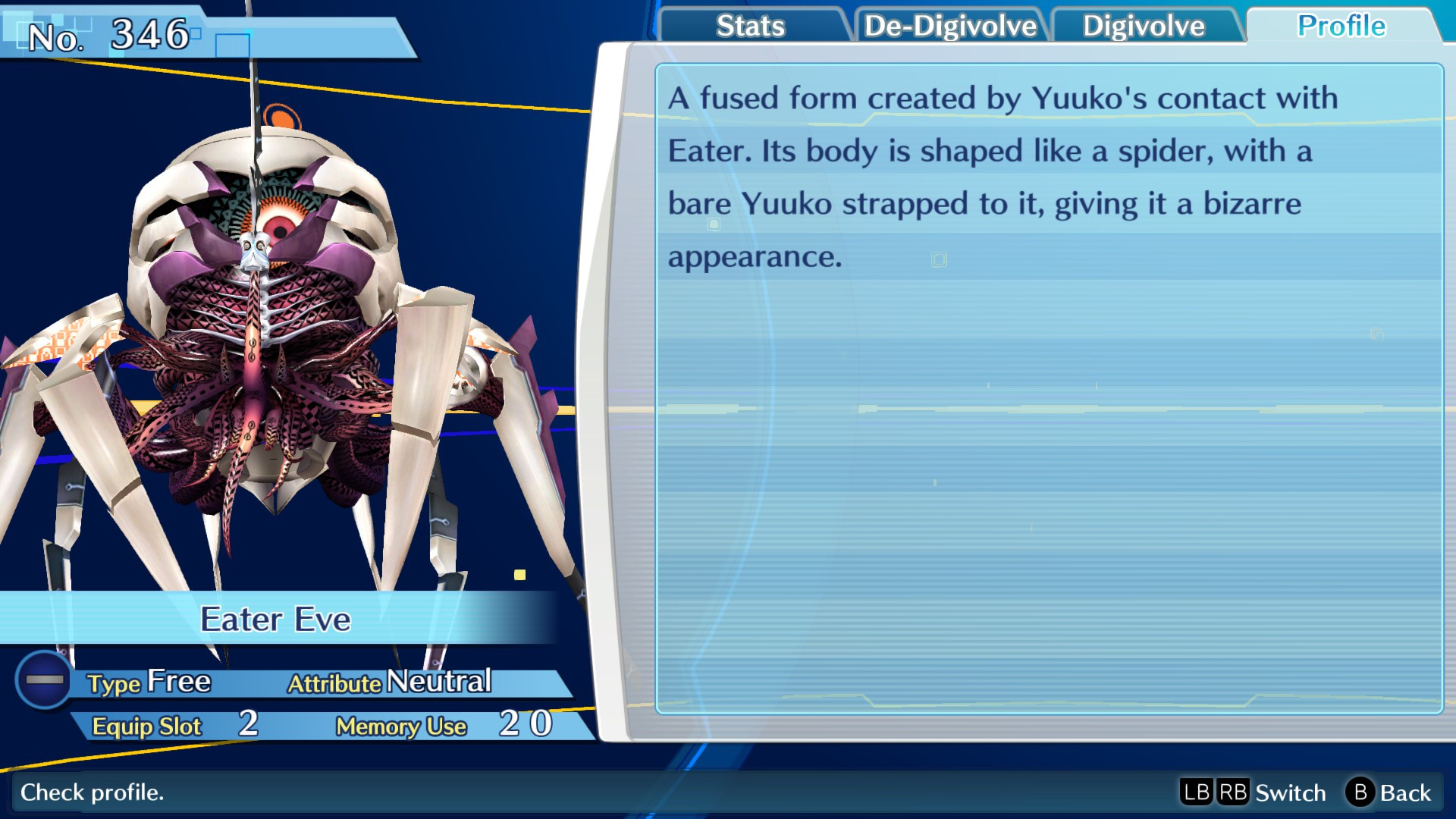The image size is (1456, 819).
Task: Click the Eater Eve name banner
Action: (x=277, y=620)
